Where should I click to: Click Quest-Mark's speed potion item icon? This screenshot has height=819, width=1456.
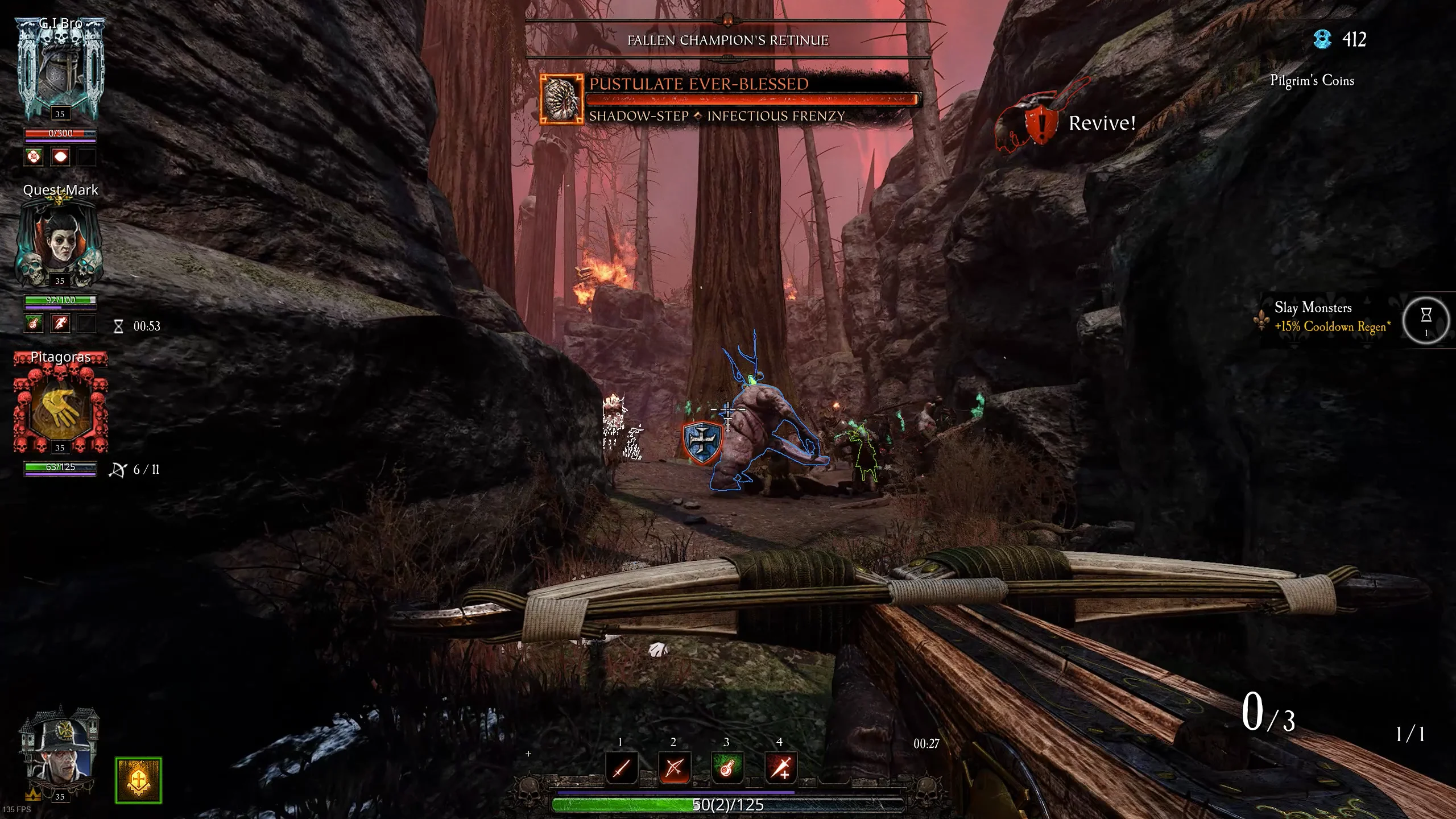point(60,324)
